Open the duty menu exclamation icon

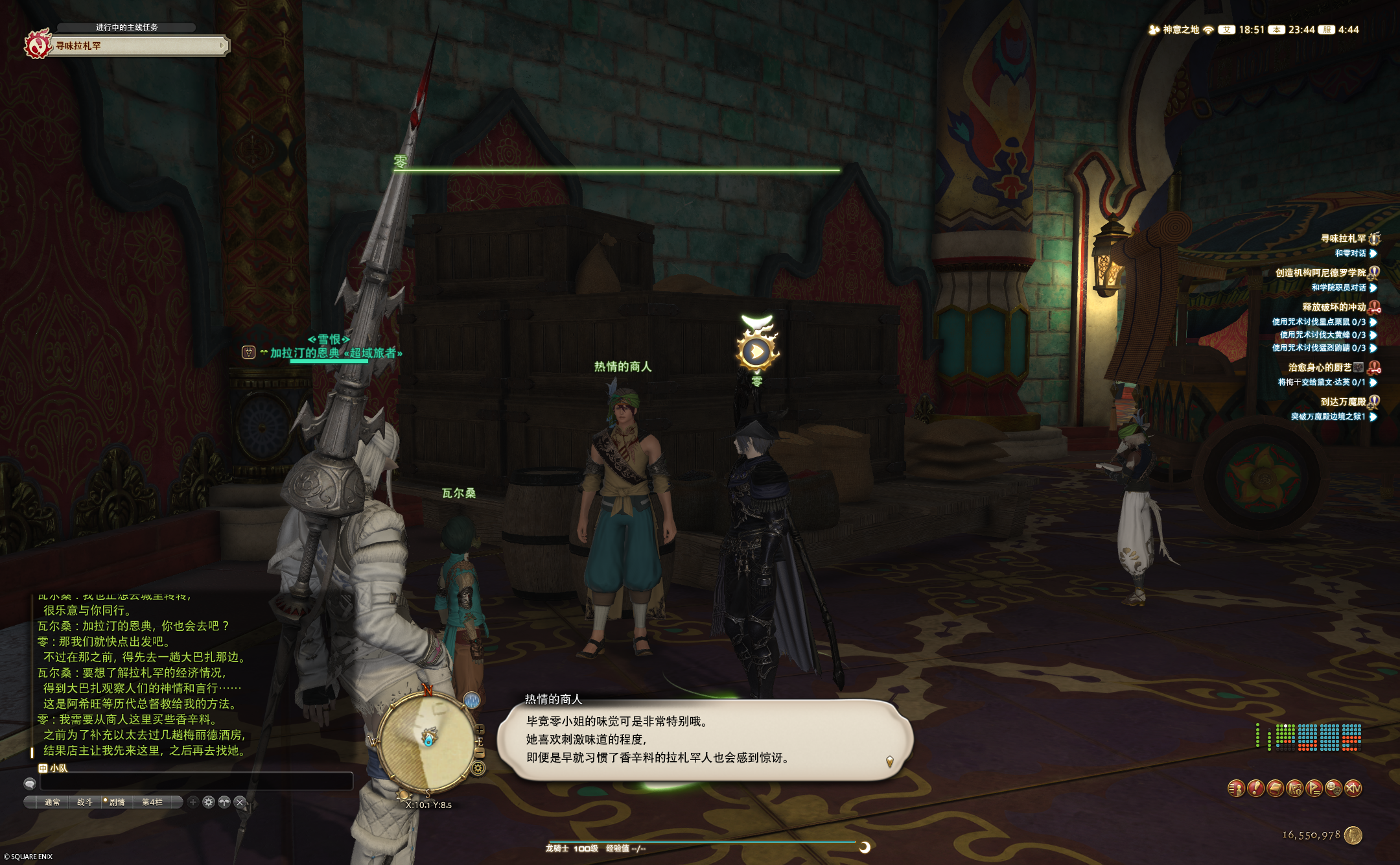click(1255, 788)
